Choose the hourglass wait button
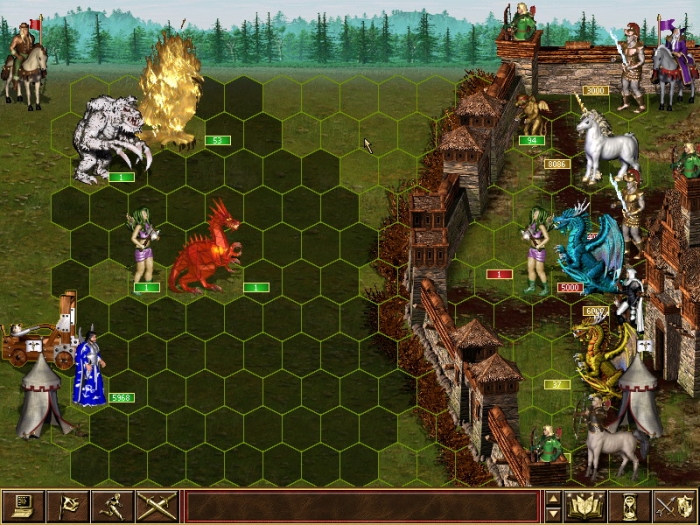This screenshot has height=525, width=700. coord(629,507)
